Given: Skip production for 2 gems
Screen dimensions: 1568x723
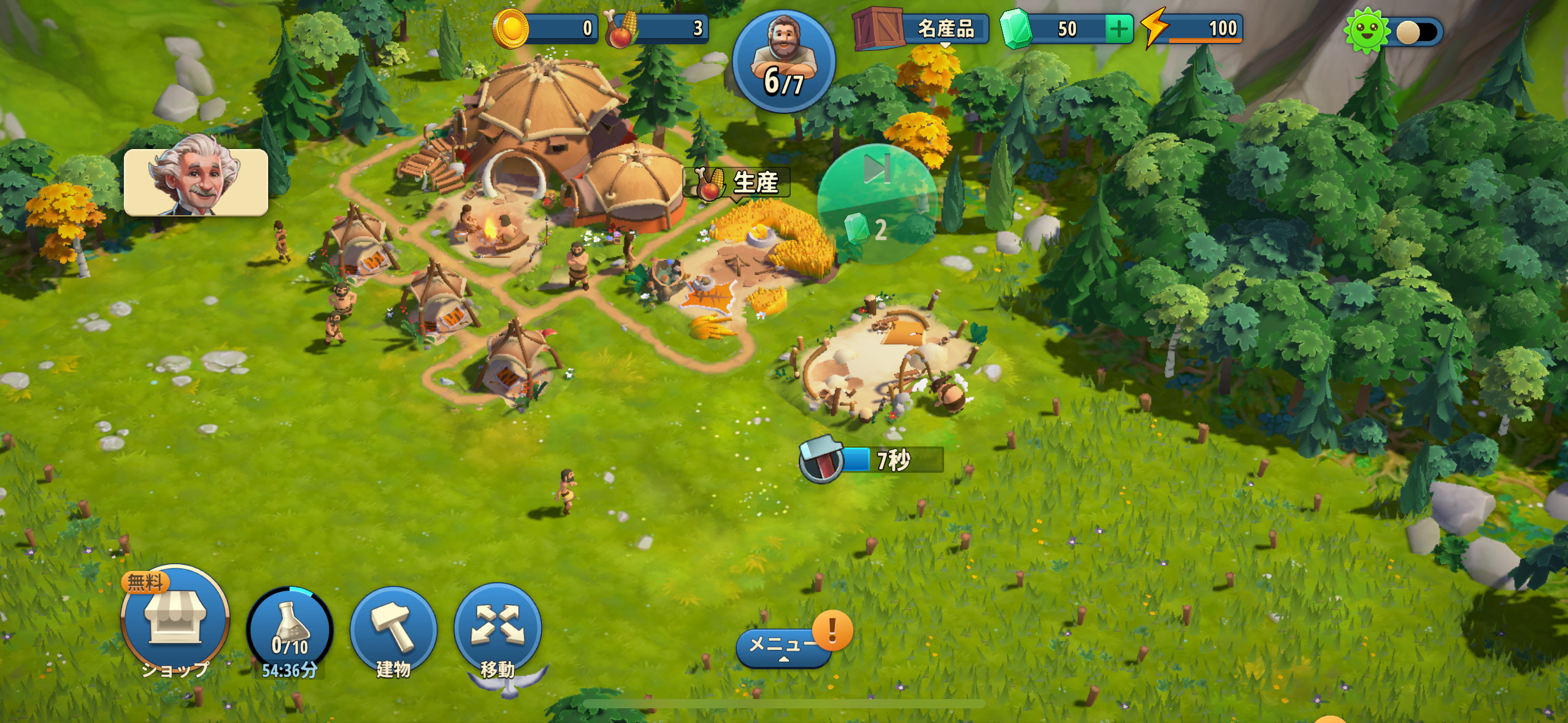Looking at the screenshot, I should [877, 204].
